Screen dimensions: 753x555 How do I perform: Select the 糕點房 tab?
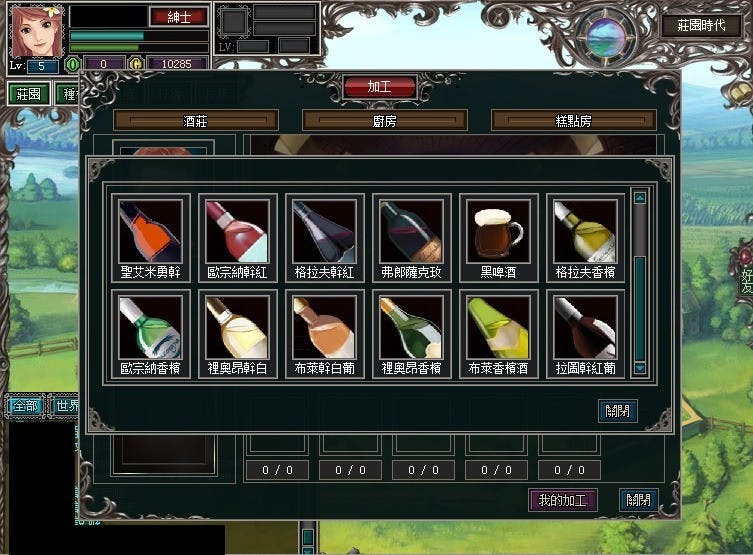pos(573,120)
